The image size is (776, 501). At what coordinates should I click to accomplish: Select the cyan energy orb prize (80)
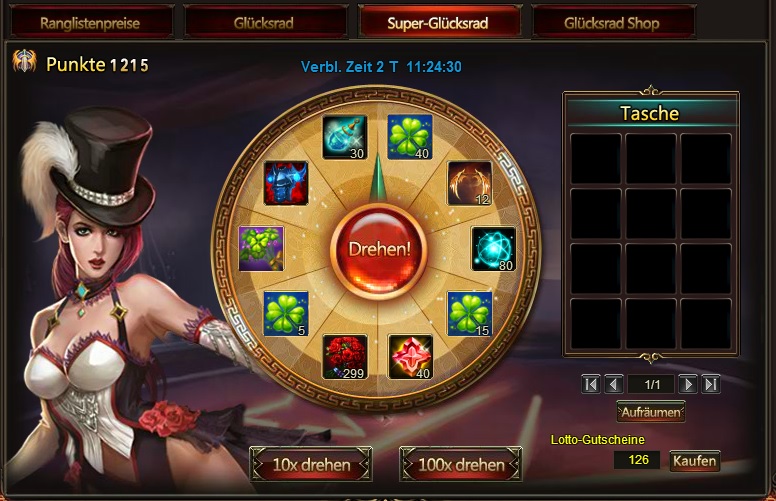[494, 249]
